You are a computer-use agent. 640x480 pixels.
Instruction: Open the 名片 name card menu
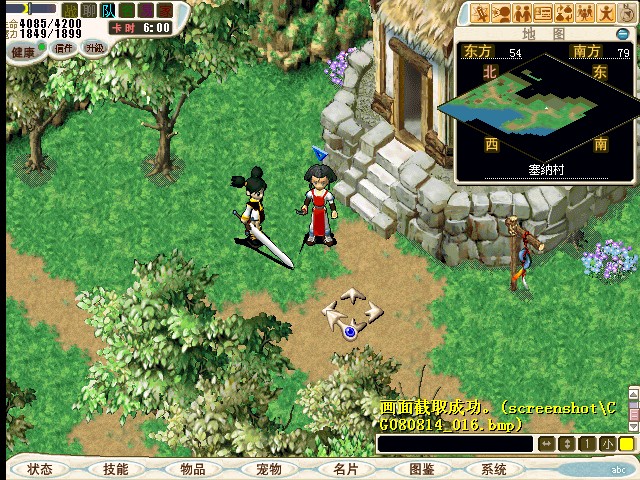(345, 468)
